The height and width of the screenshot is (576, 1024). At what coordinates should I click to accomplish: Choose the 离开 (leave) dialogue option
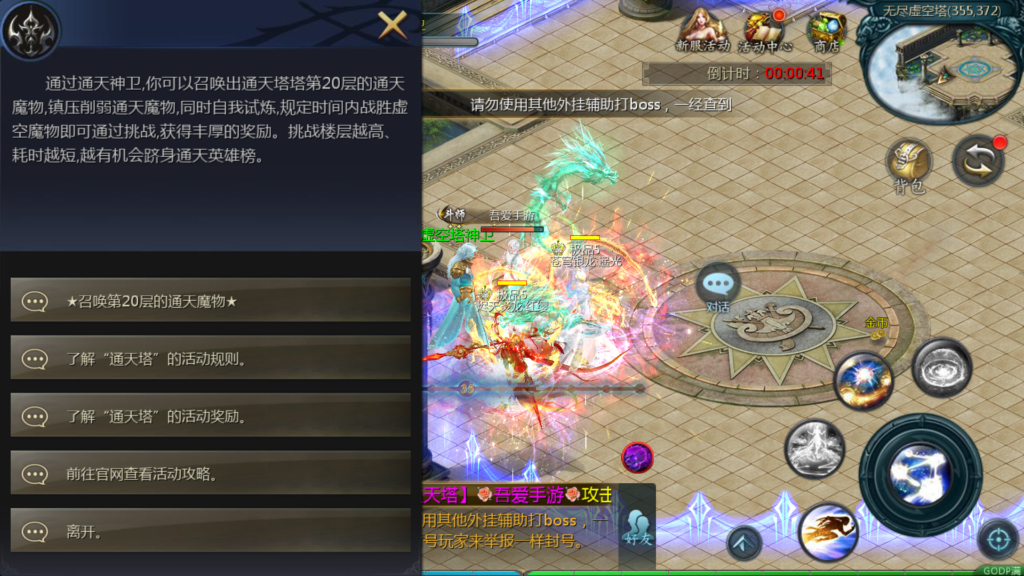[x=210, y=531]
